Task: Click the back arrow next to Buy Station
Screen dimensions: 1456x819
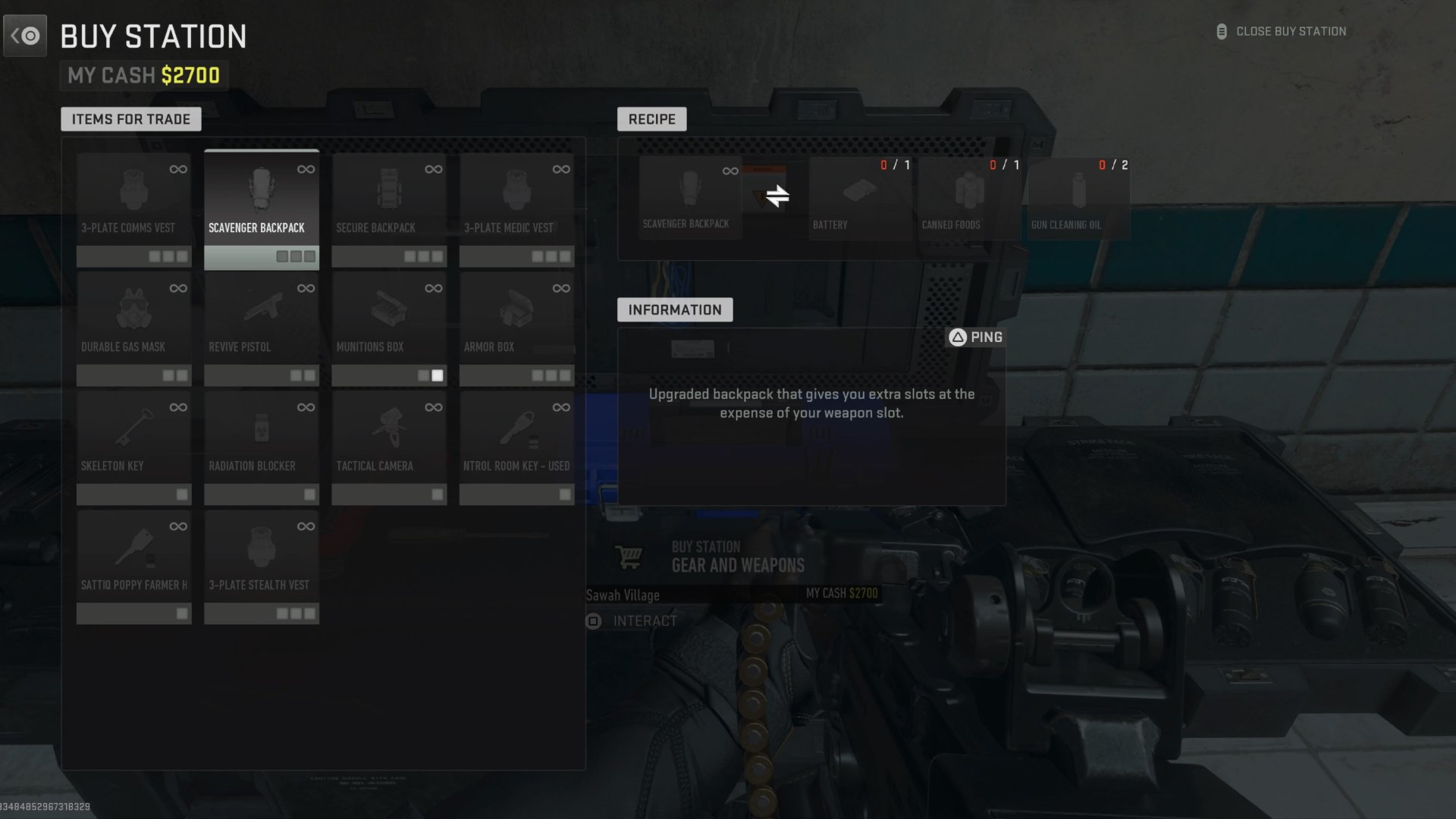Action: pos(25,35)
